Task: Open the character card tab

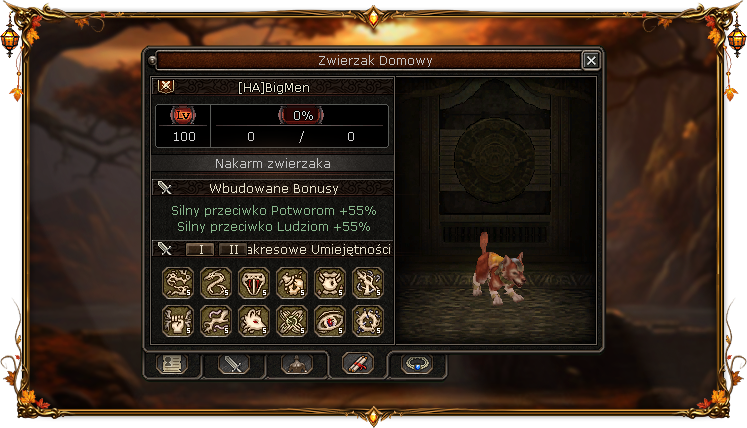Action: coord(171,365)
